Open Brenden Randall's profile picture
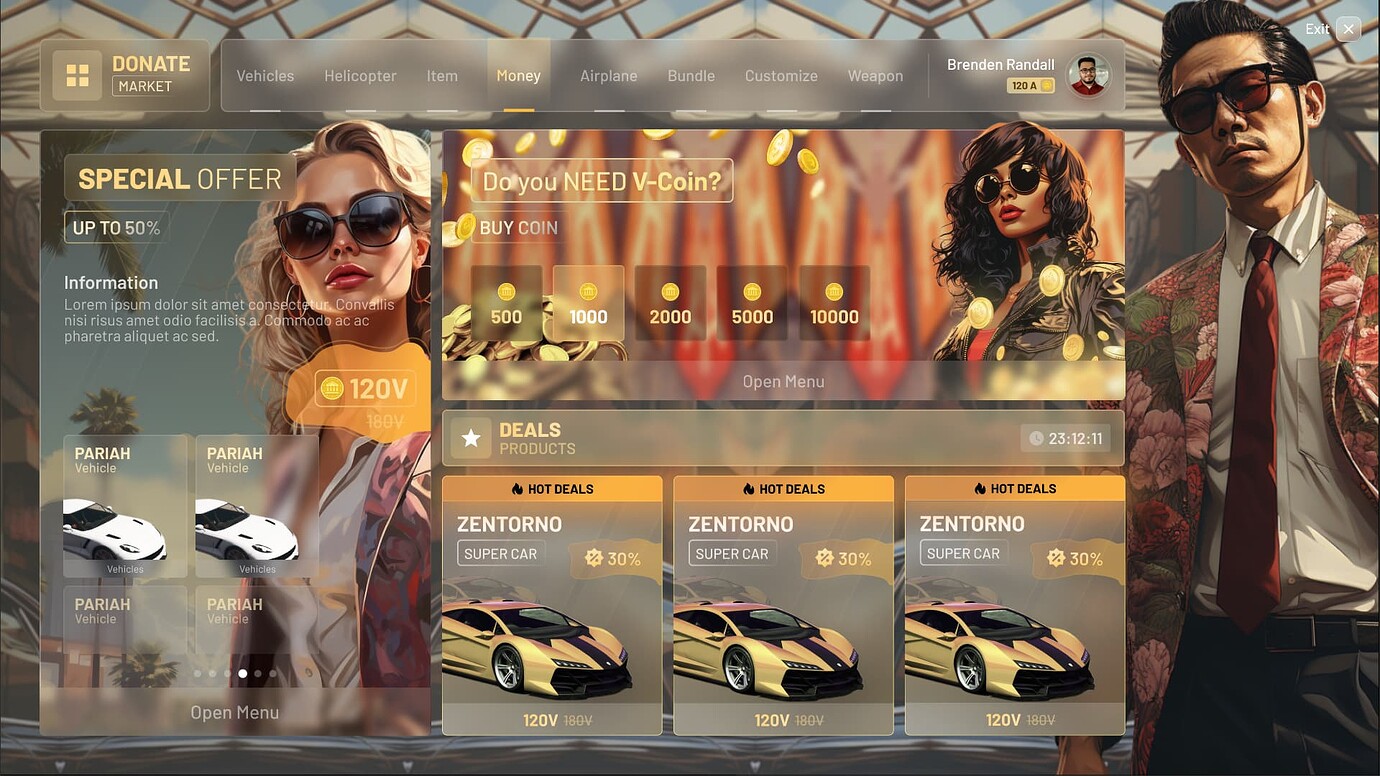Screen dimensions: 1380x776 [x=1089, y=75]
